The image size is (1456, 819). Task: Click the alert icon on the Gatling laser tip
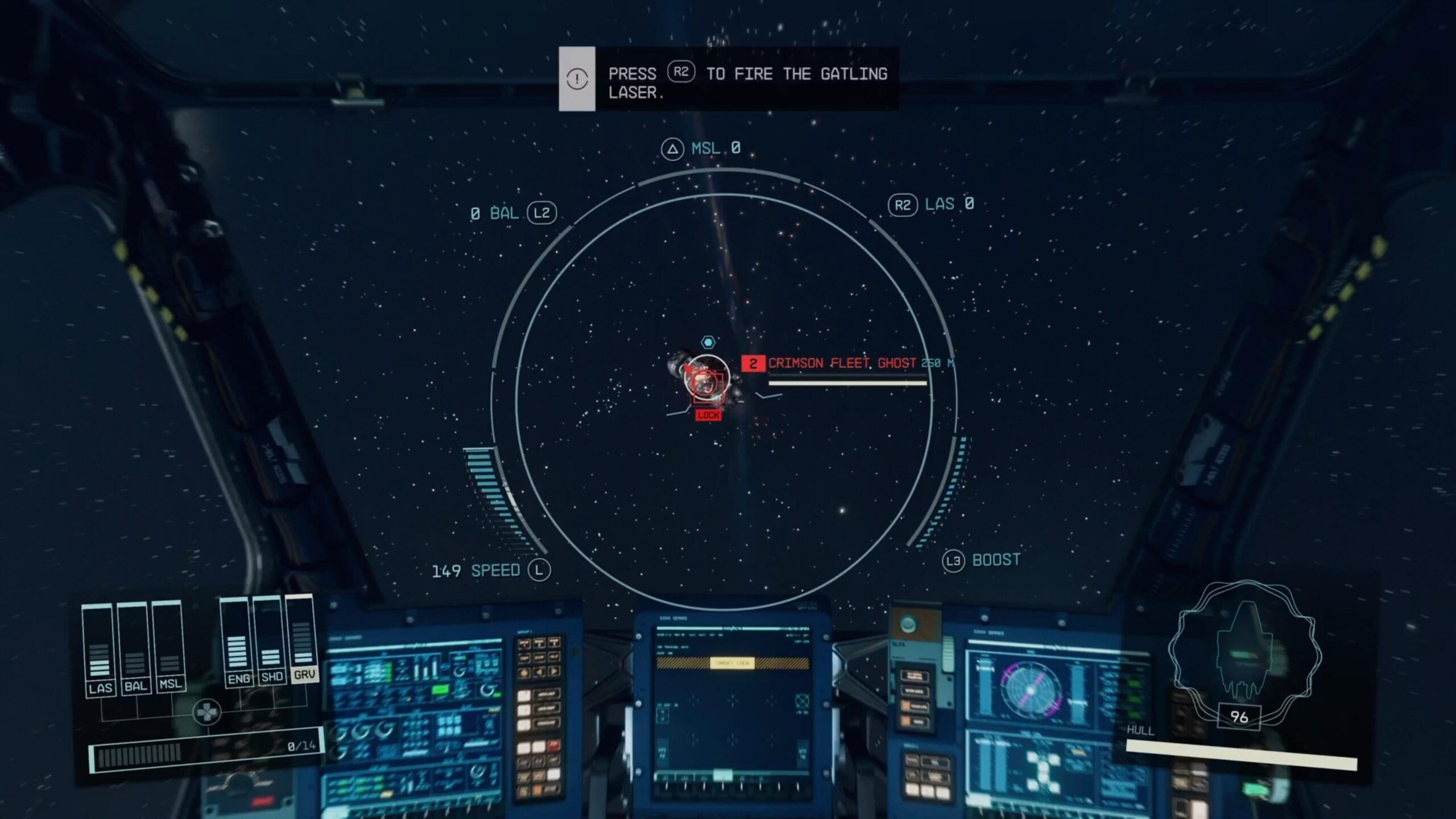tap(577, 78)
